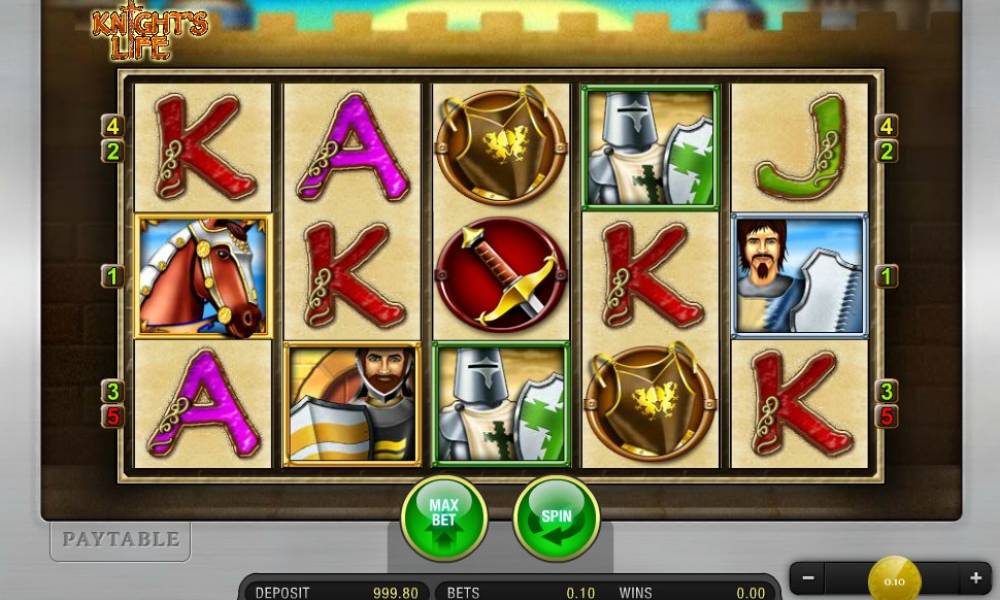This screenshot has width=1000, height=600.
Task: Open the PAYTABLE
Action: pyautogui.click(x=120, y=540)
